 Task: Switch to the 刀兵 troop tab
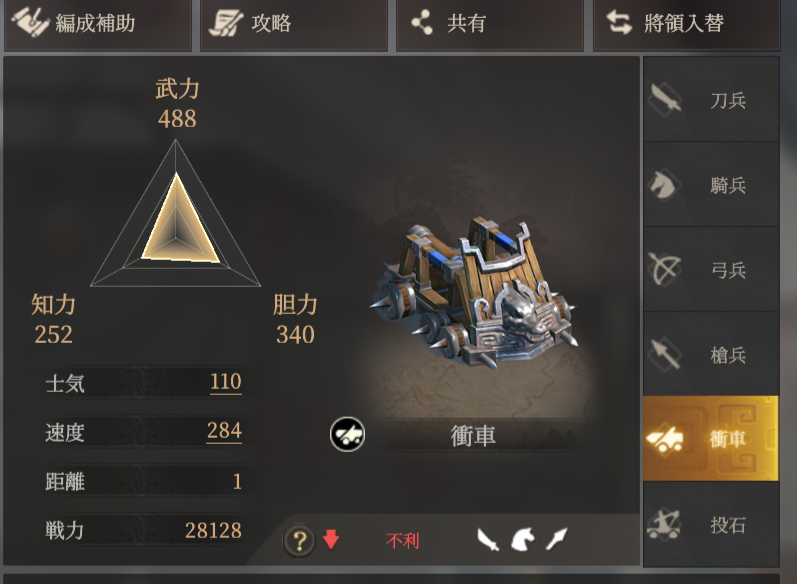click(710, 100)
